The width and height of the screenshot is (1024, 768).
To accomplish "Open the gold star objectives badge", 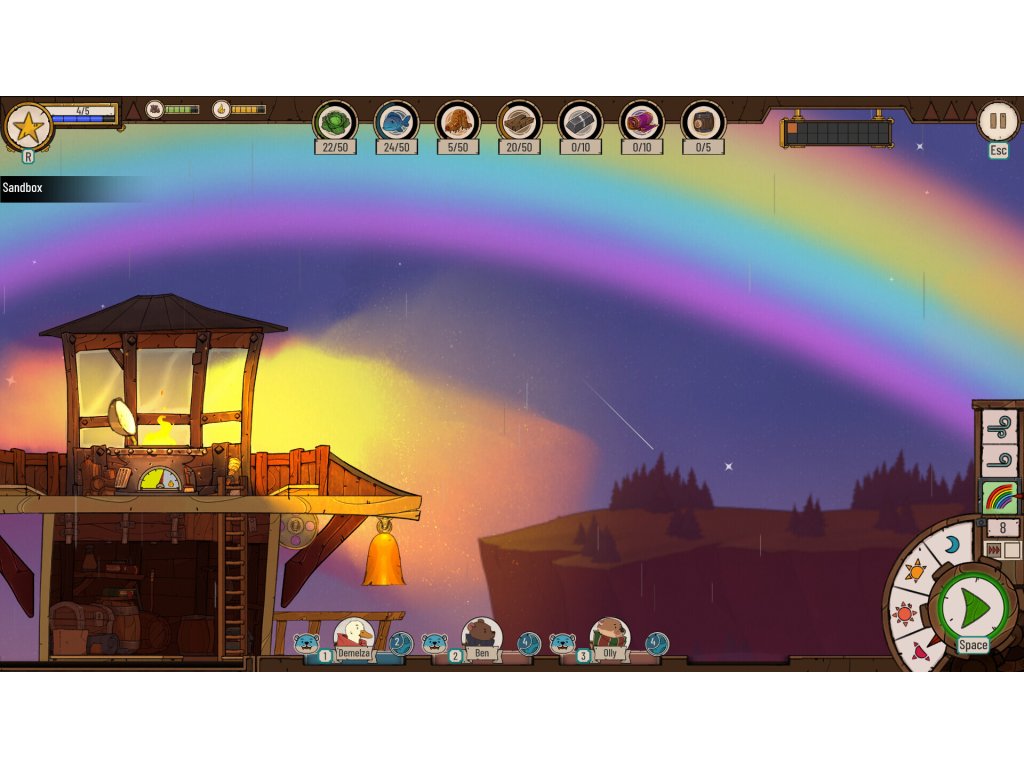I will (x=28, y=126).
